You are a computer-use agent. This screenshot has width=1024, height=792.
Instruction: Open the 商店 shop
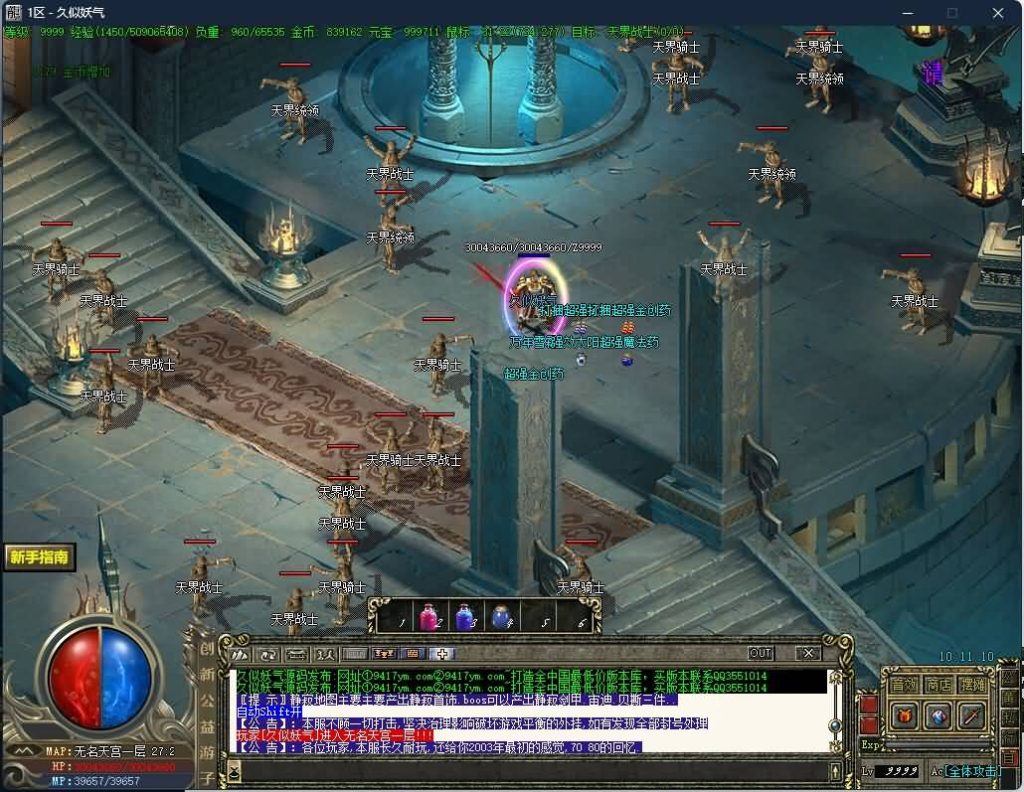(938, 685)
